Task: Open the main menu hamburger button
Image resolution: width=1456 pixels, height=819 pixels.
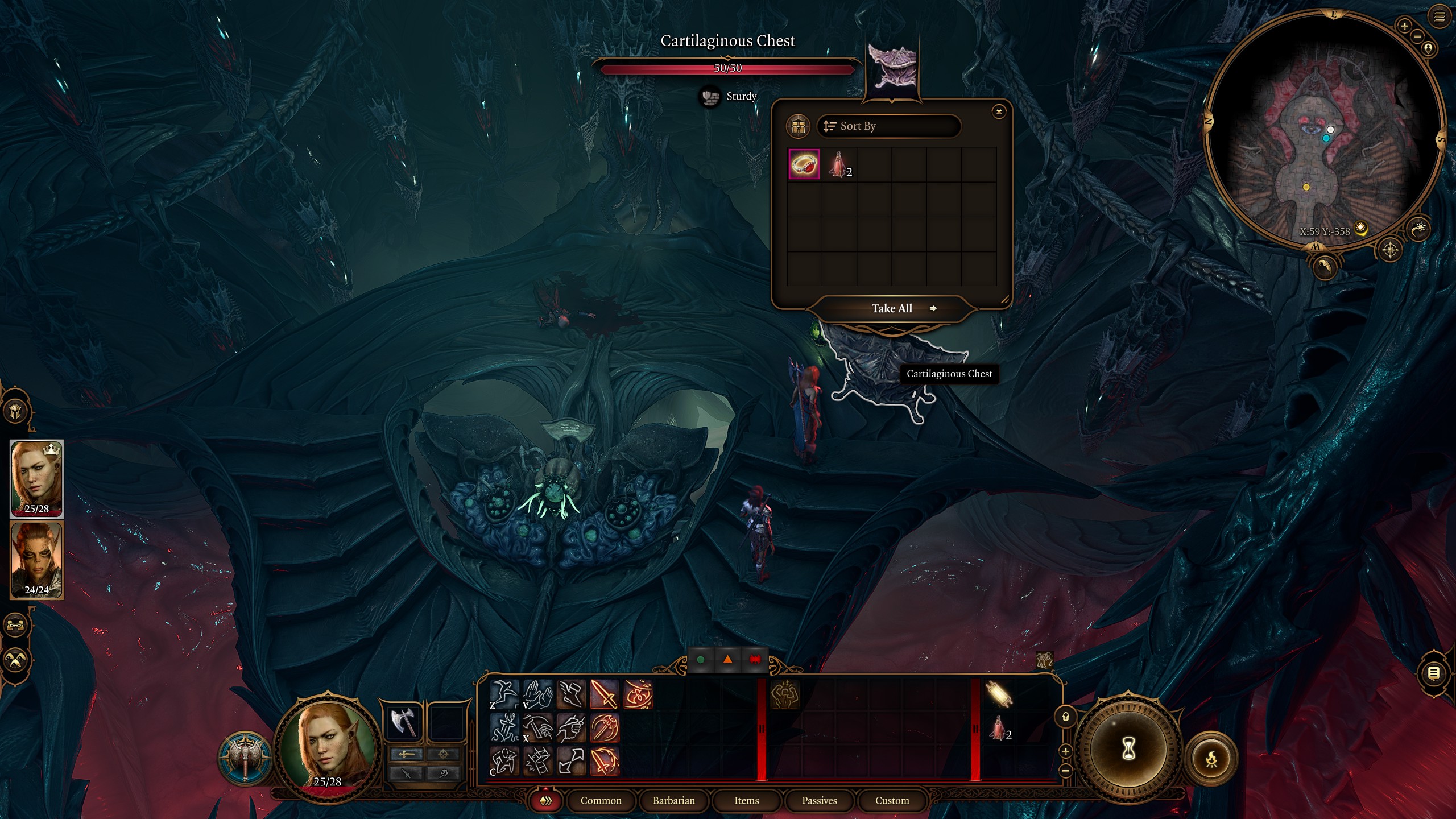Action: click(1440, 16)
